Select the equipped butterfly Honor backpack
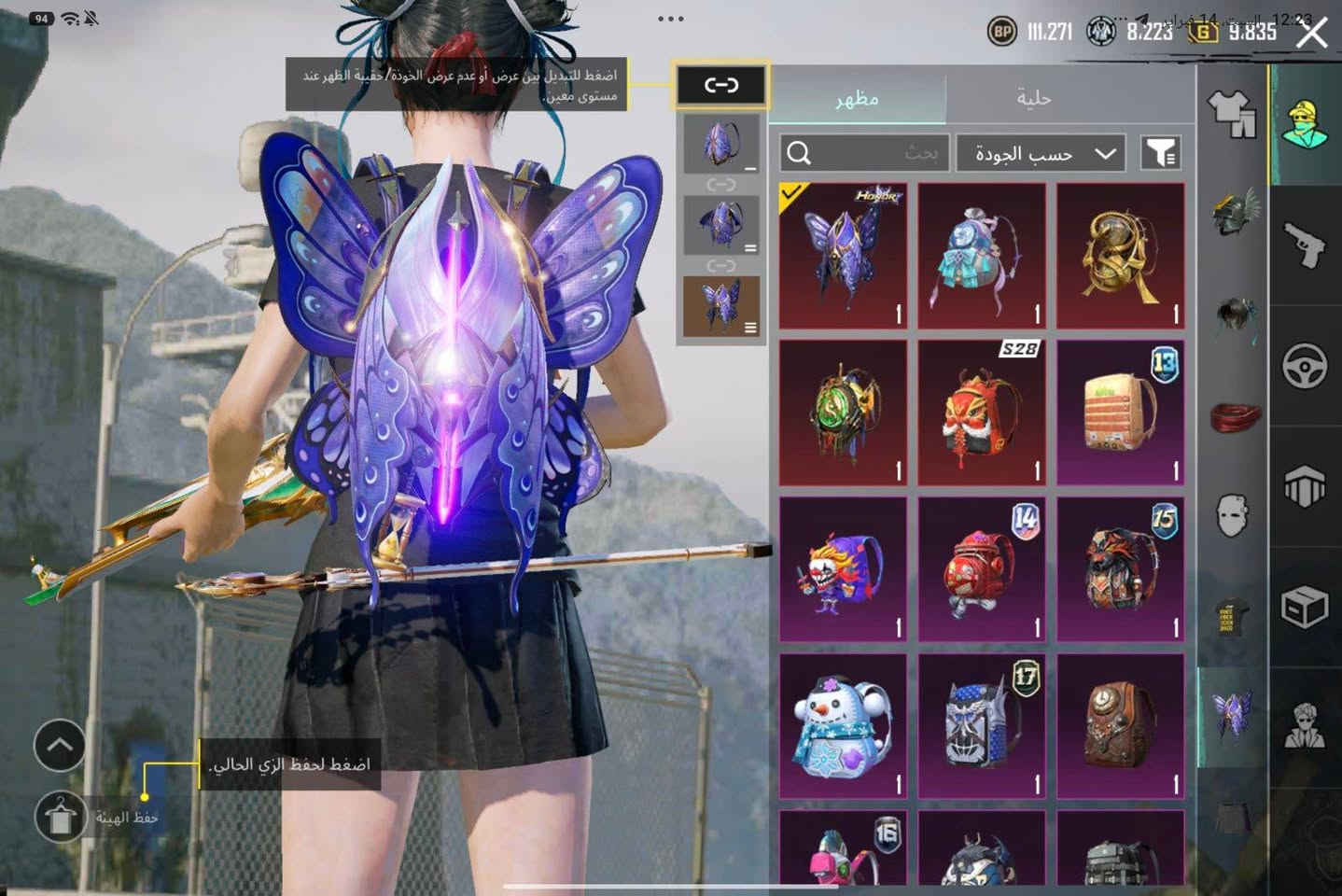 (843, 256)
